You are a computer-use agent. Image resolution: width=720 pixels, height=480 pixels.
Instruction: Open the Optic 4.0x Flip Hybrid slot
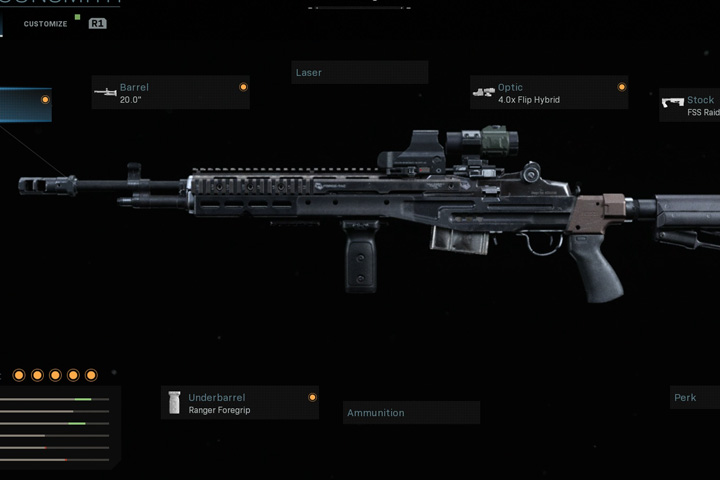[549, 93]
